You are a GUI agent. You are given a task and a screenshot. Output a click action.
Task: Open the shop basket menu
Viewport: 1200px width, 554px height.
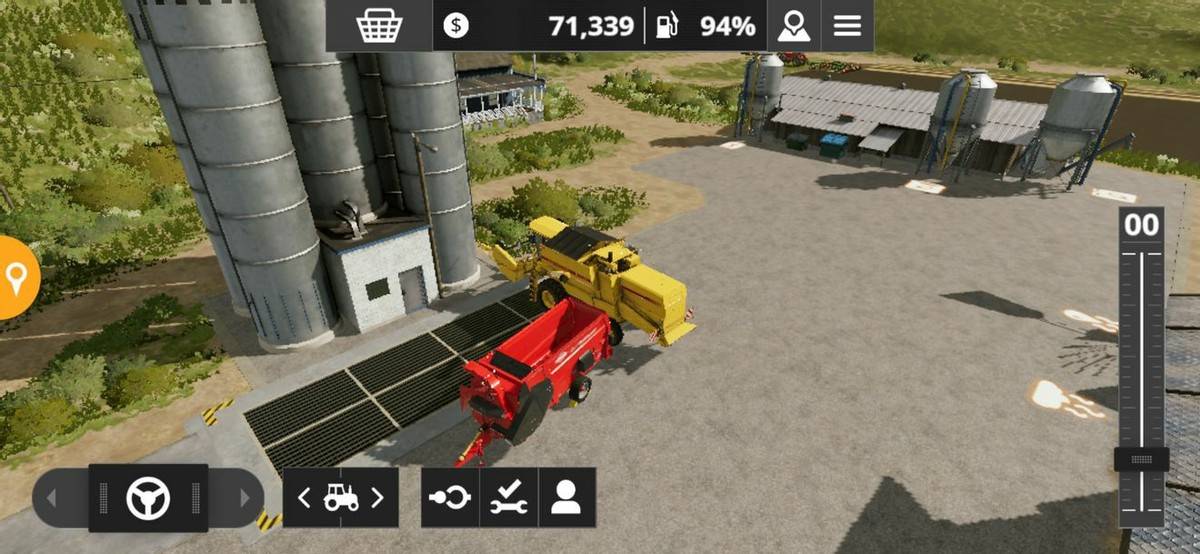[x=379, y=26]
